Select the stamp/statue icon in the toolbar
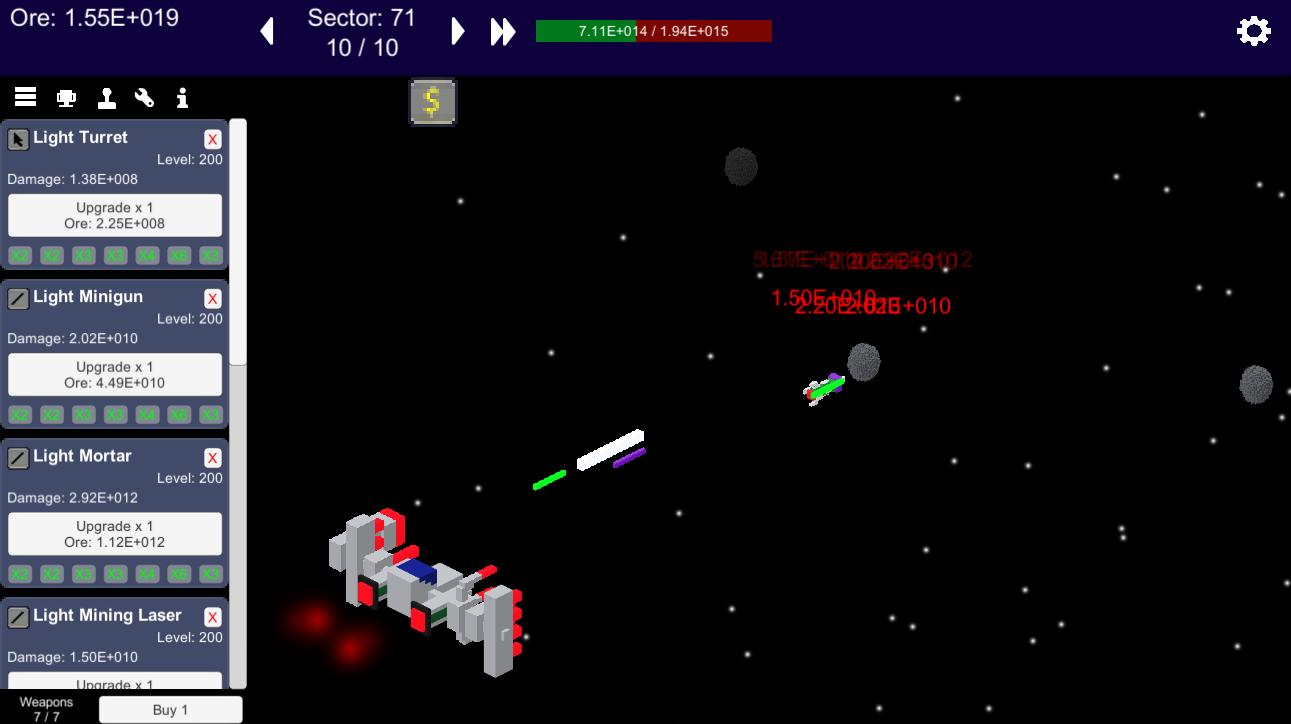 click(x=107, y=96)
